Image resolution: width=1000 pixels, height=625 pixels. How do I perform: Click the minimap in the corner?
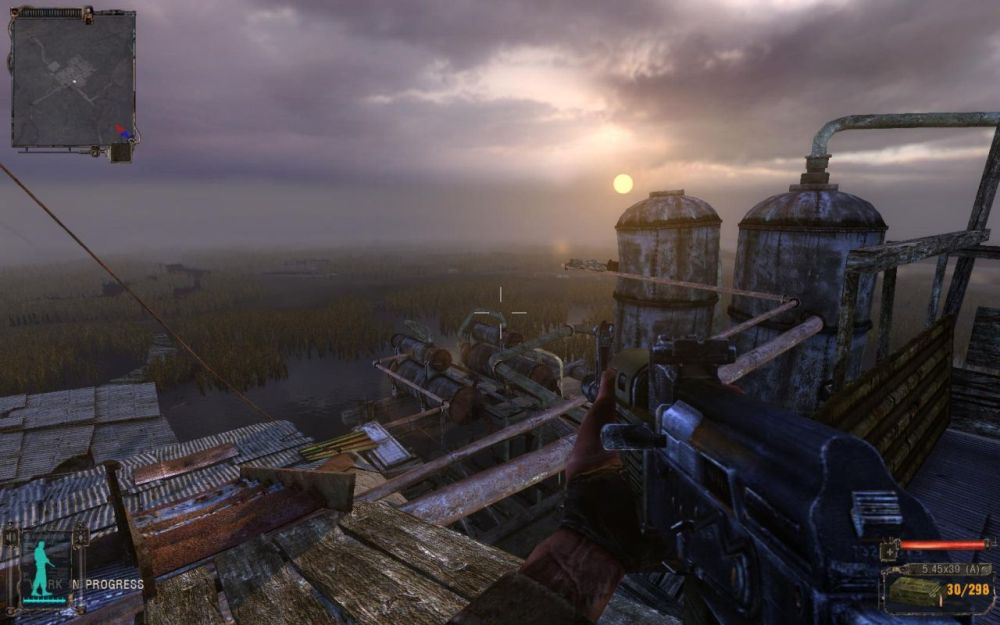click(73, 78)
